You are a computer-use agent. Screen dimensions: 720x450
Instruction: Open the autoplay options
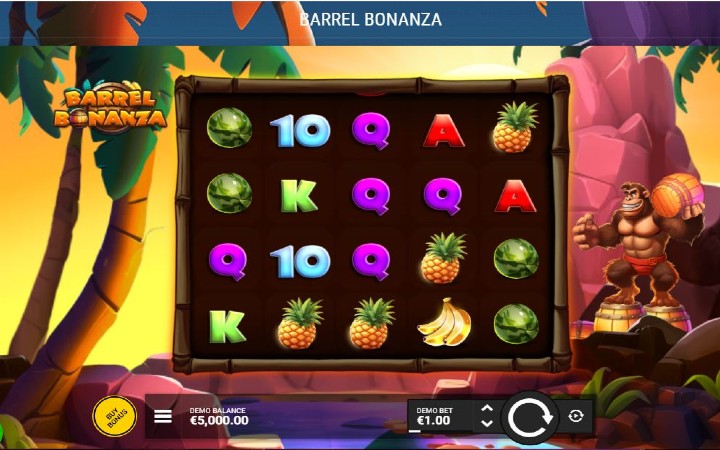[577, 416]
